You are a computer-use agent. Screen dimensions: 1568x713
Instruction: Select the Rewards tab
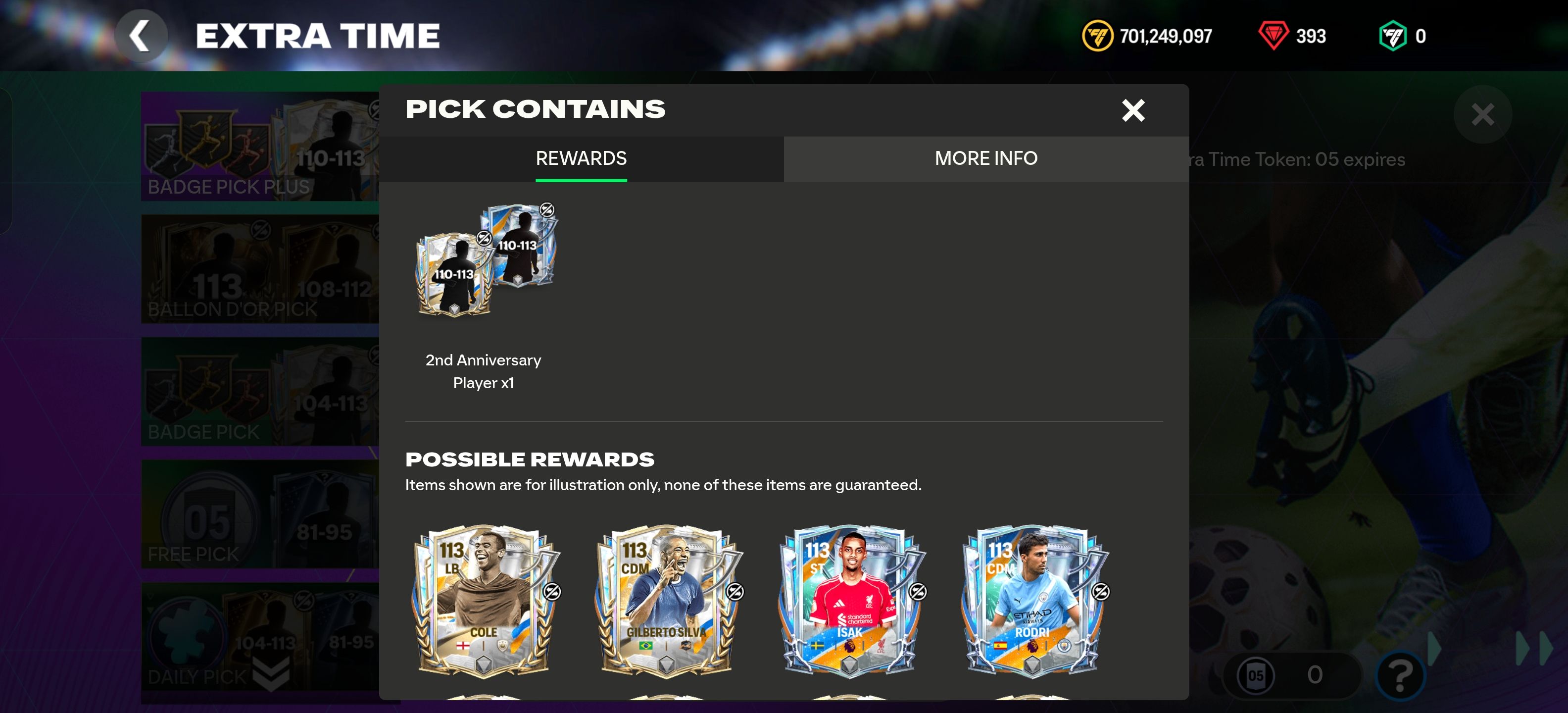coord(581,158)
